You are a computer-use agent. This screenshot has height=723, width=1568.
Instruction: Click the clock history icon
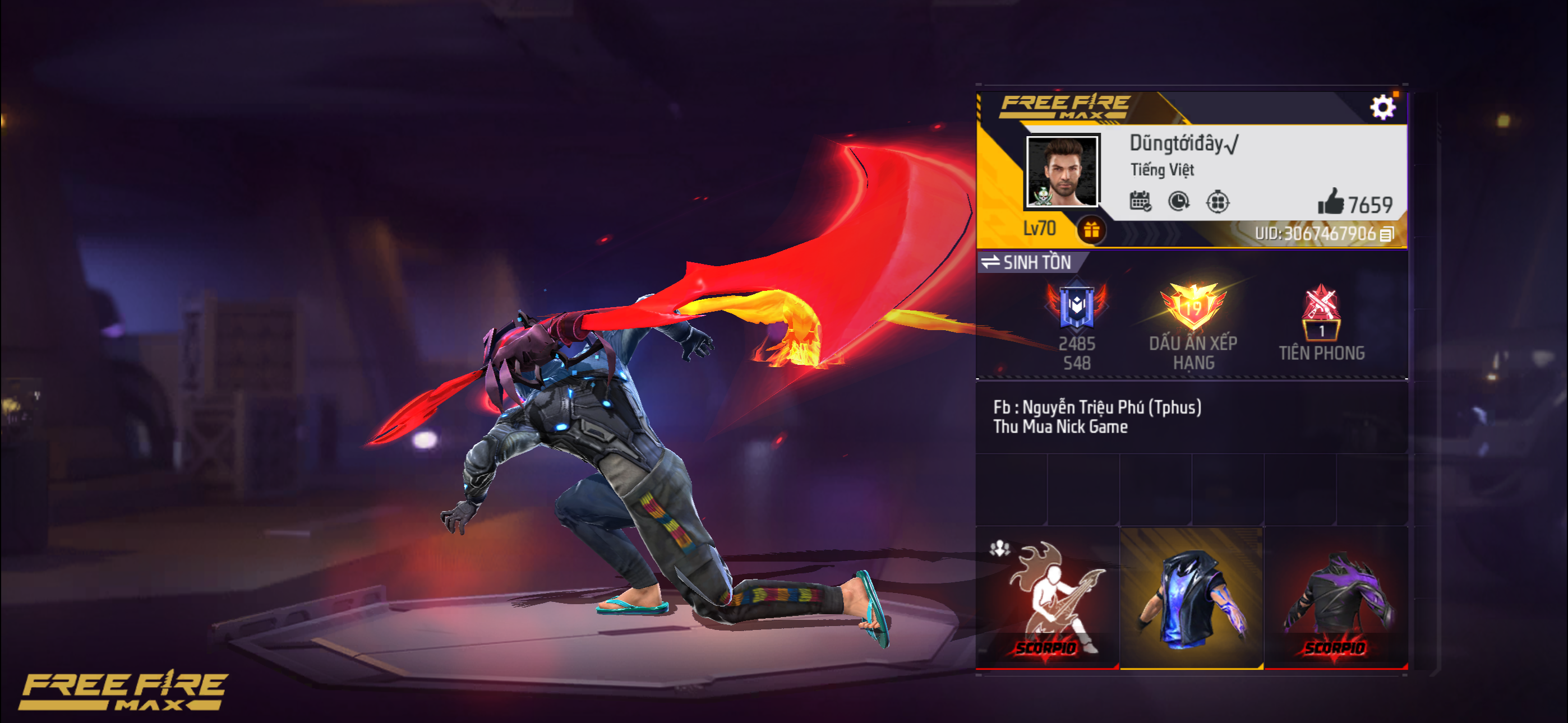click(x=1179, y=201)
